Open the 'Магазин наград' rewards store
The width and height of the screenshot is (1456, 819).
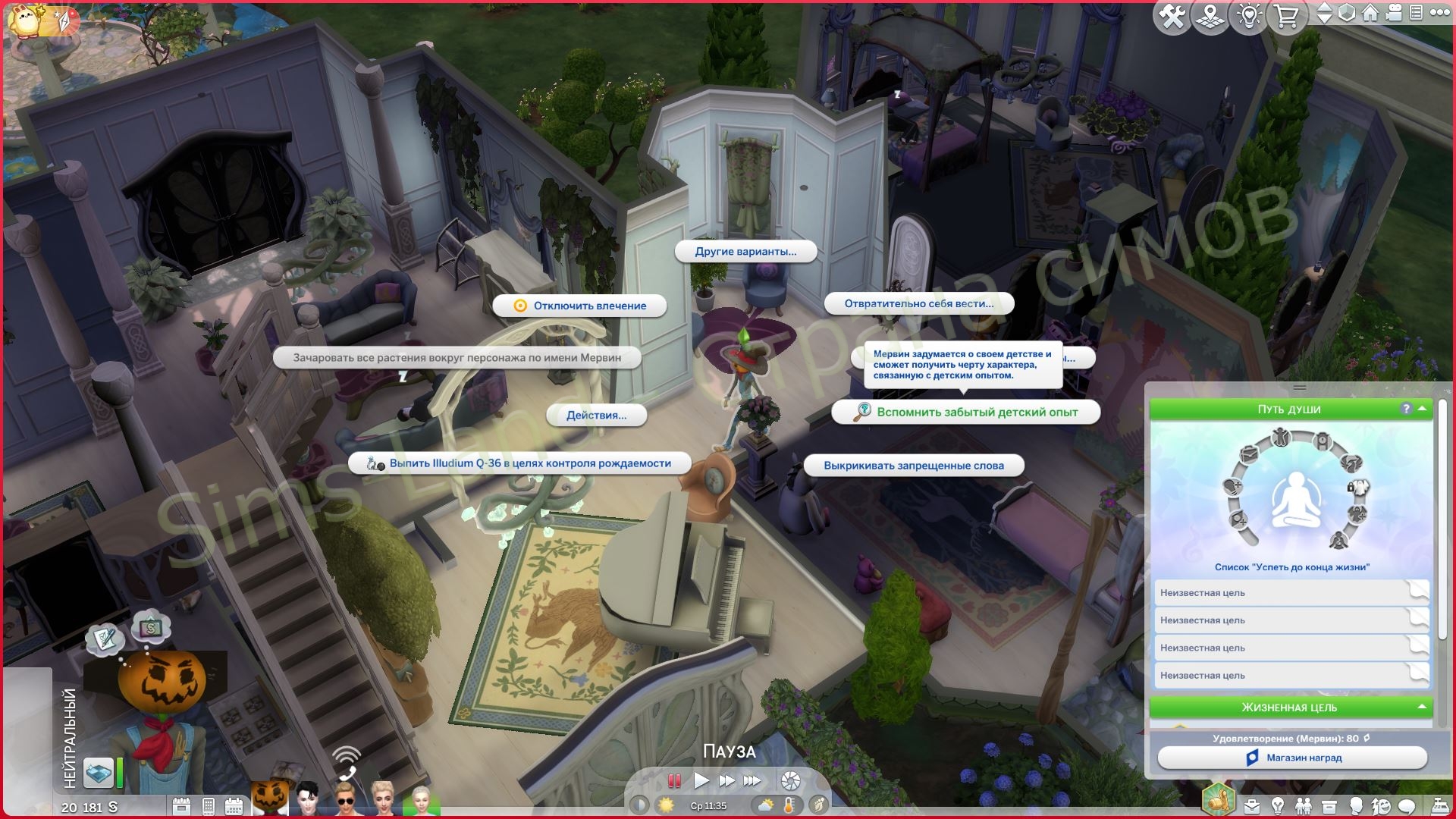(1292, 758)
